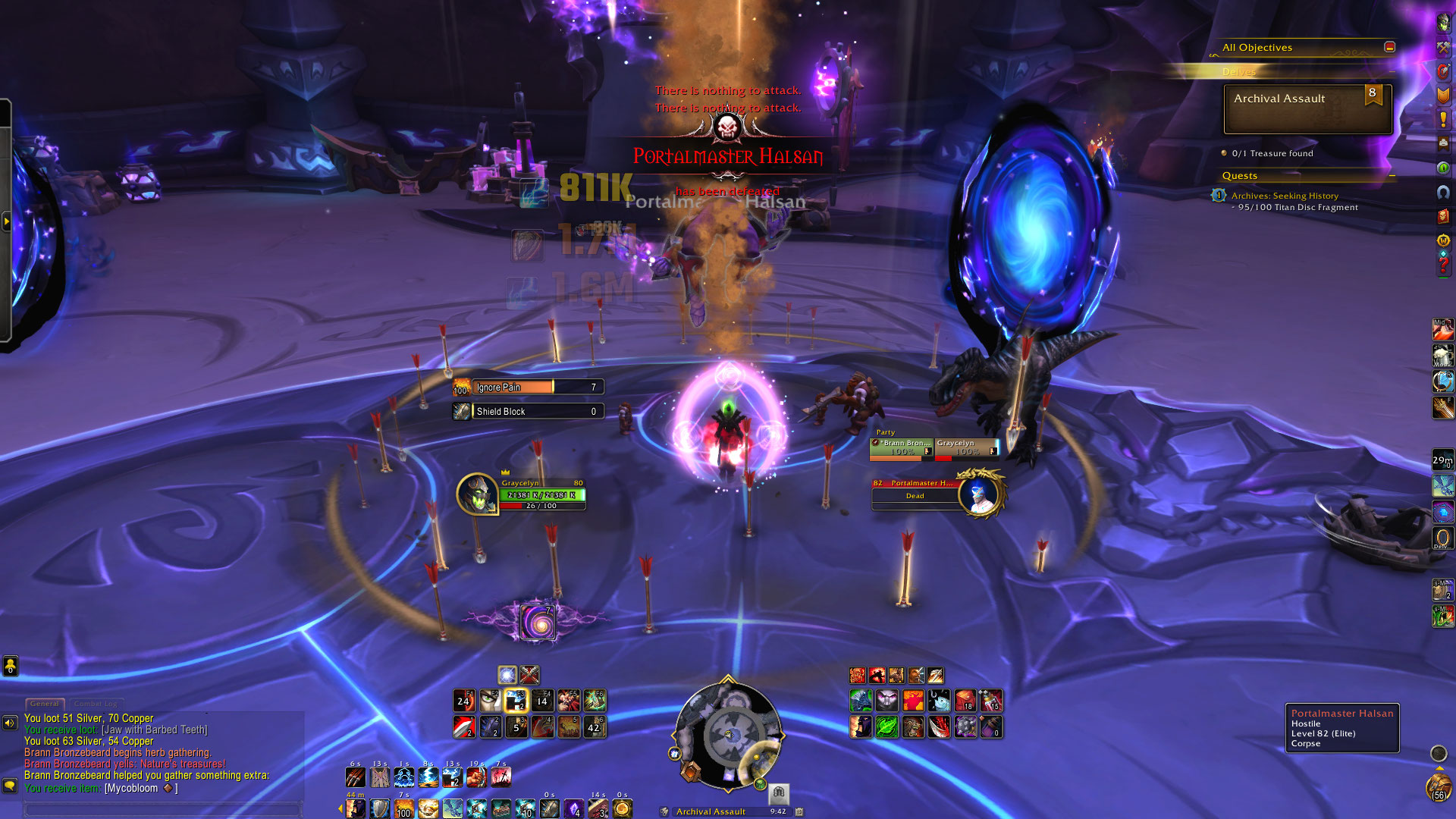The height and width of the screenshot is (819, 1456).
Task: Open the social friends button
Action: tap(10, 666)
